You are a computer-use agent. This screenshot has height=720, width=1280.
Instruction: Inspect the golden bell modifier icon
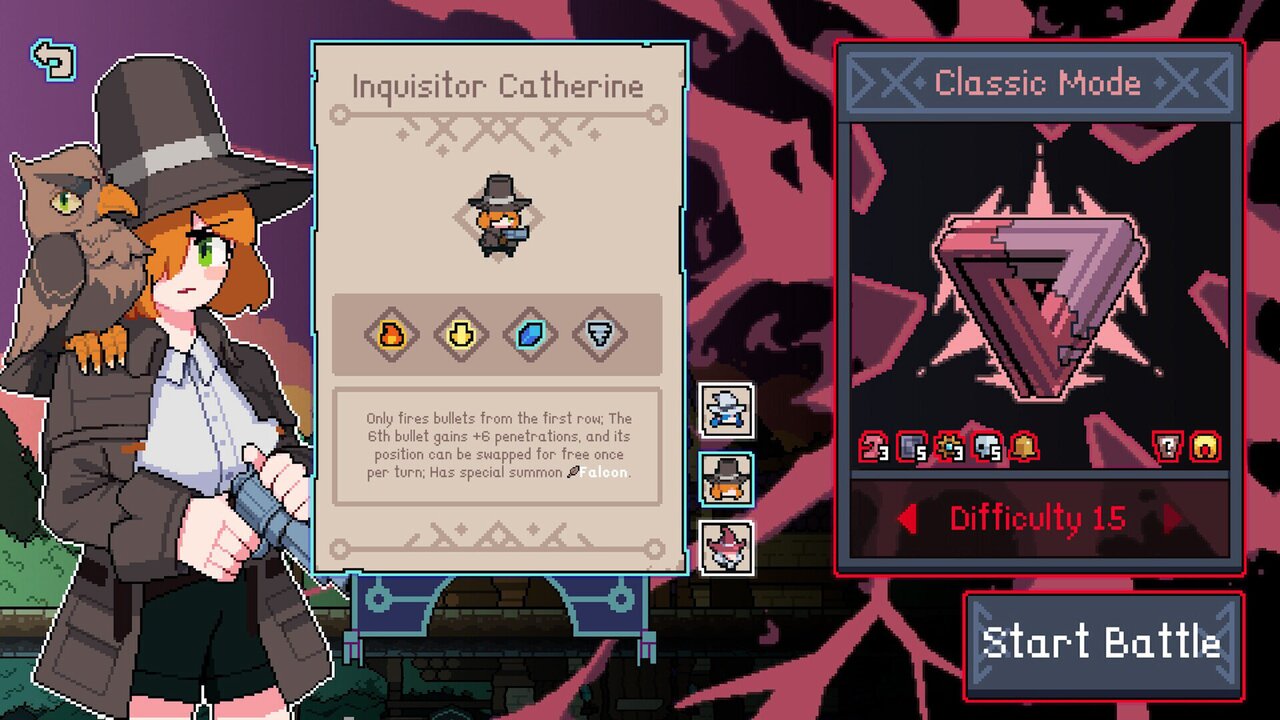pos(1023,447)
